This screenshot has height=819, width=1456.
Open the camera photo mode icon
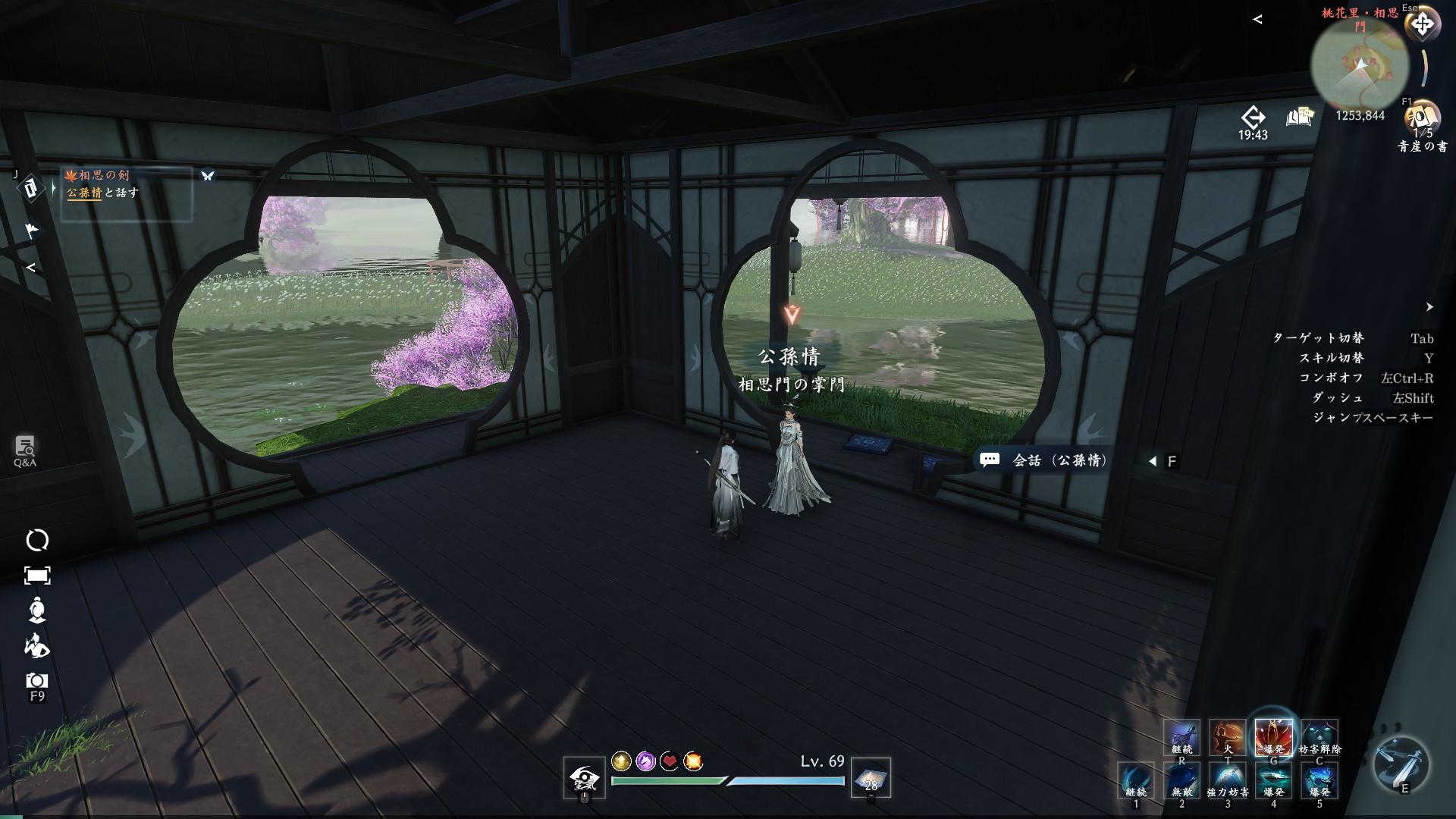[37, 680]
